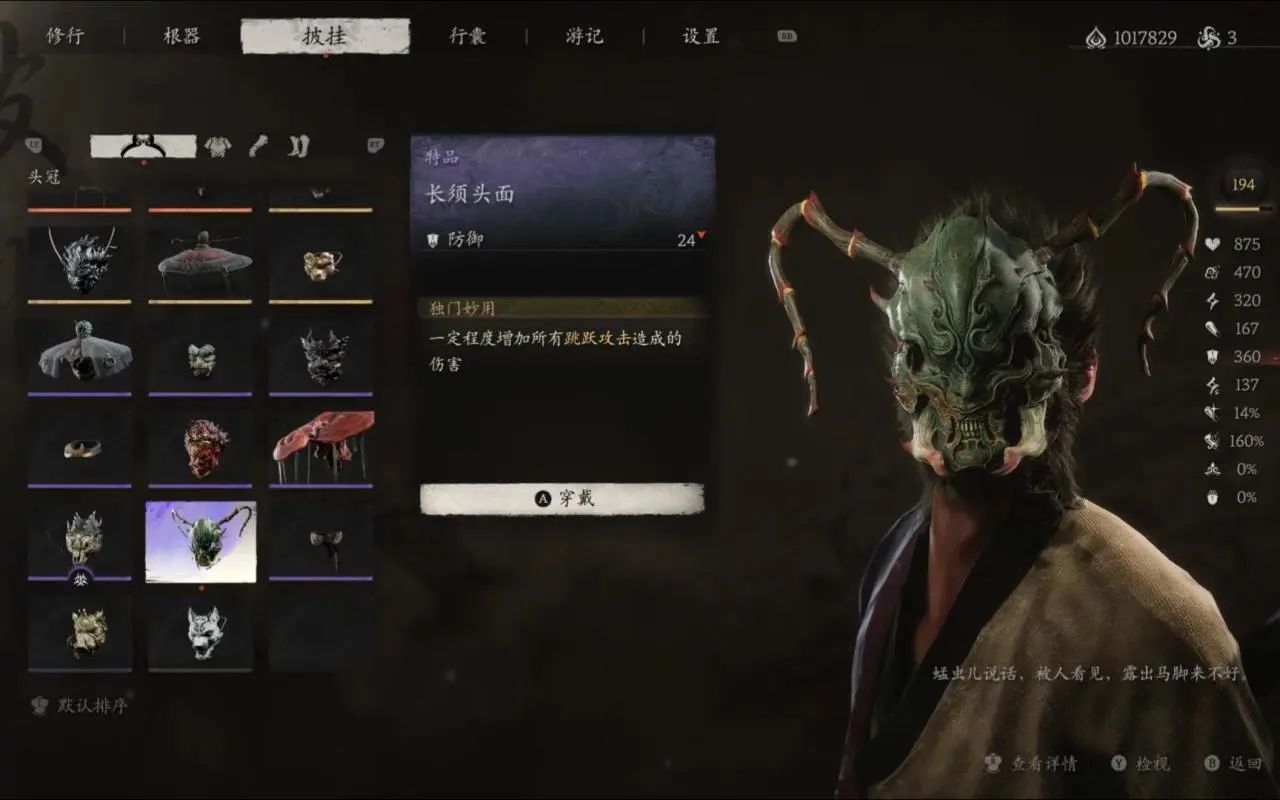Select the wrist guards slot icon
1280x800 pixels.
click(257, 145)
